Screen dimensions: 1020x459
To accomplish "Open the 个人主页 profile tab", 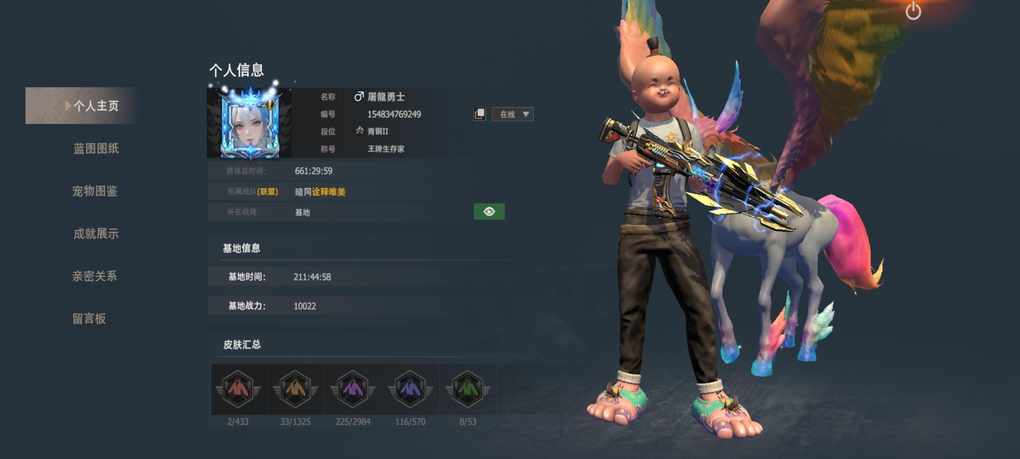I will pos(90,105).
